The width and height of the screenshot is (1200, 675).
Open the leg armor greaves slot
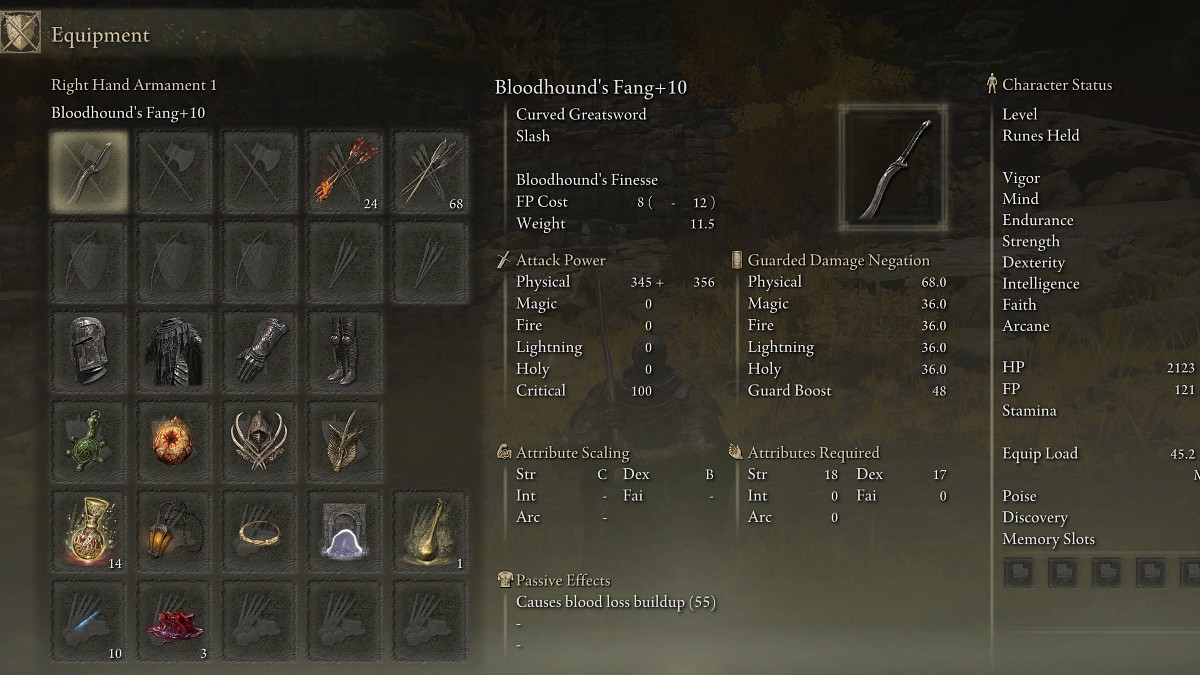point(344,351)
